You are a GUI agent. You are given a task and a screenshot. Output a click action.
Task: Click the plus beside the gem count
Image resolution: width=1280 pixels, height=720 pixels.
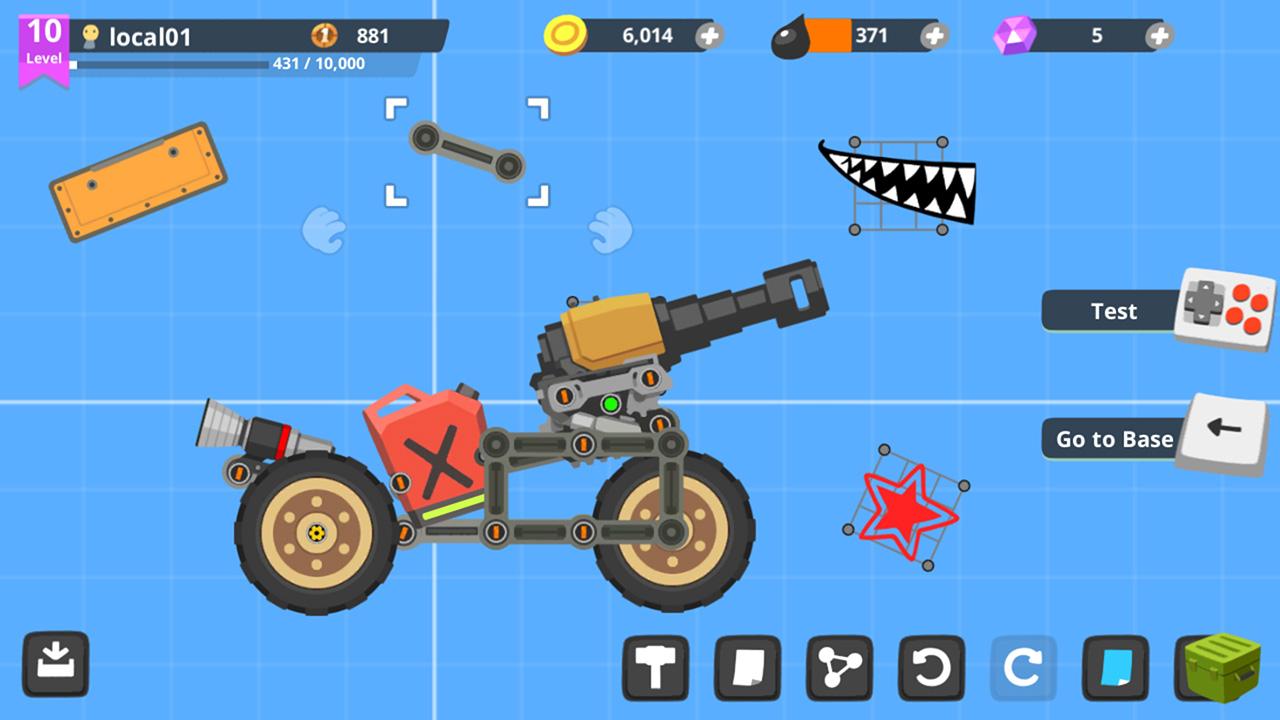coord(1158,35)
